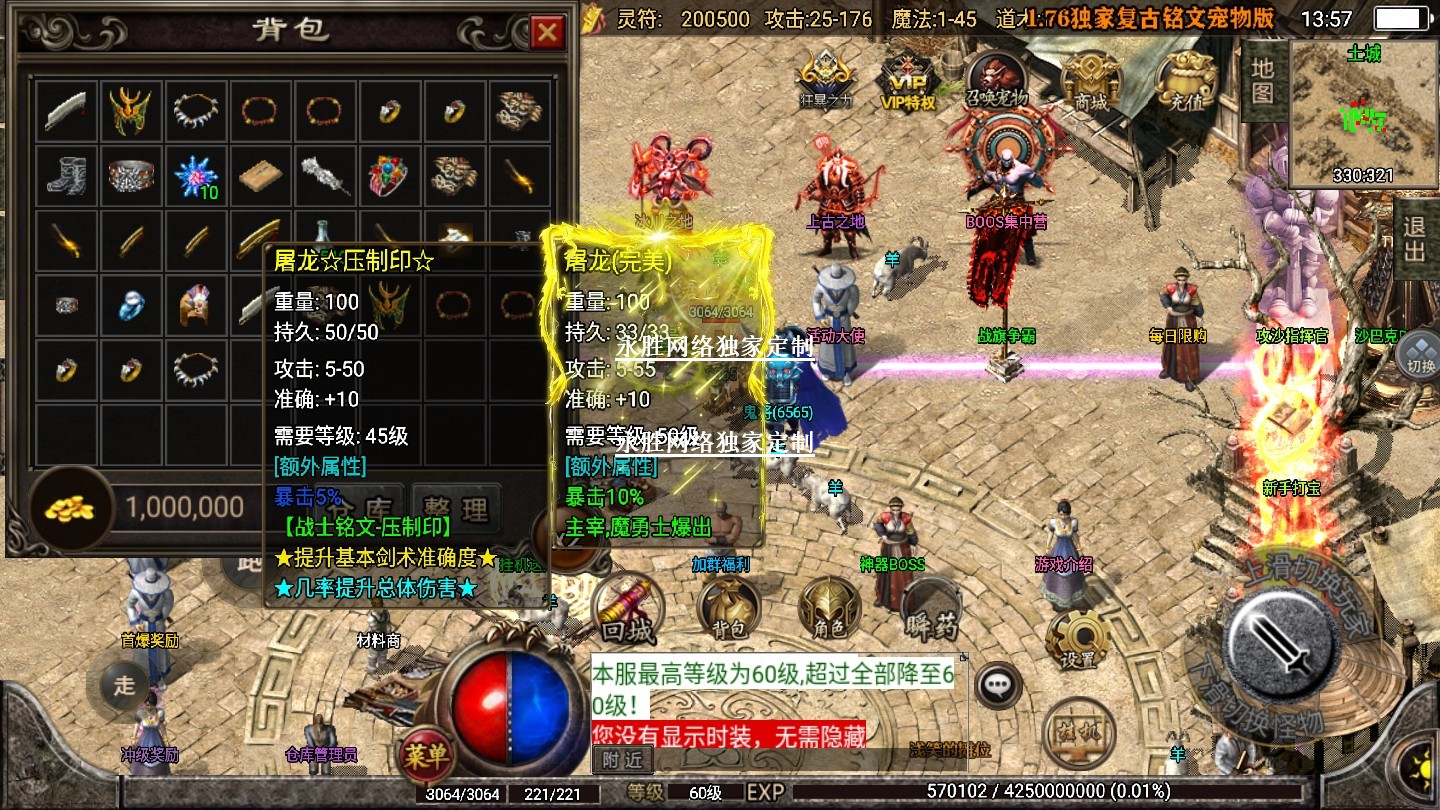Click the 整理 sort button
The height and width of the screenshot is (810, 1440).
[x=456, y=507]
